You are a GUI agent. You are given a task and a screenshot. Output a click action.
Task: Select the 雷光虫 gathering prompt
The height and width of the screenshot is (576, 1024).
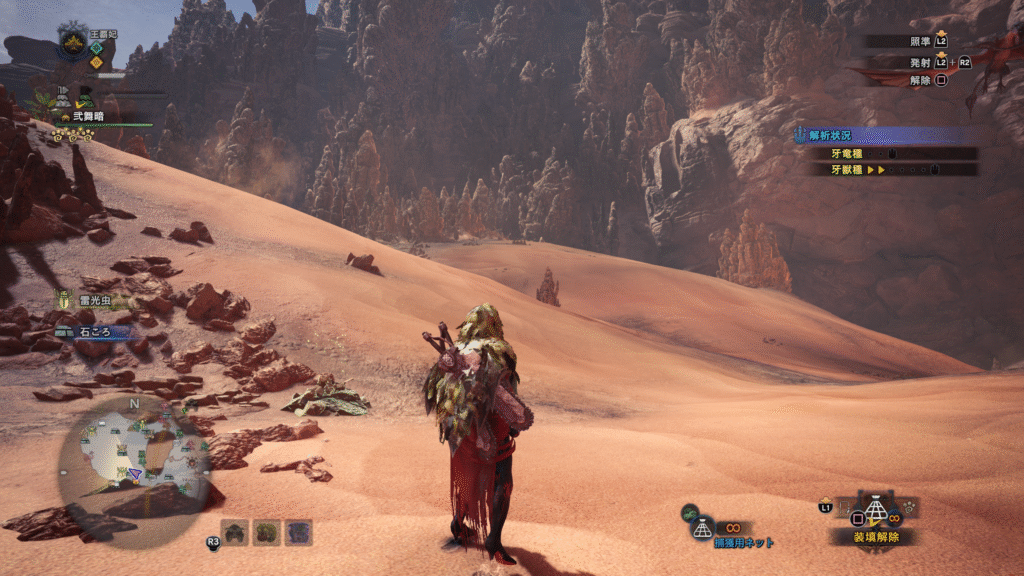click(91, 300)
